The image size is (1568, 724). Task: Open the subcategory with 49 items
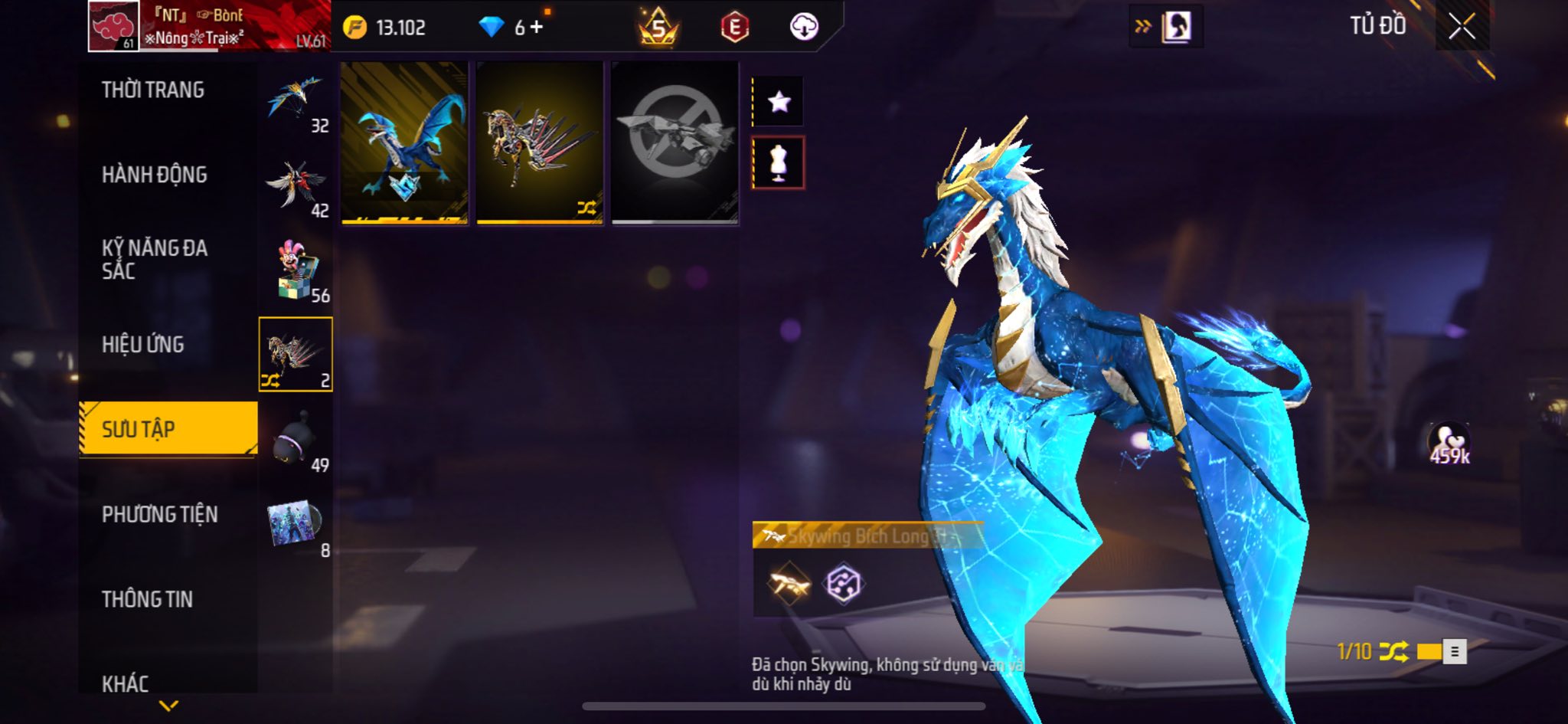296,441
